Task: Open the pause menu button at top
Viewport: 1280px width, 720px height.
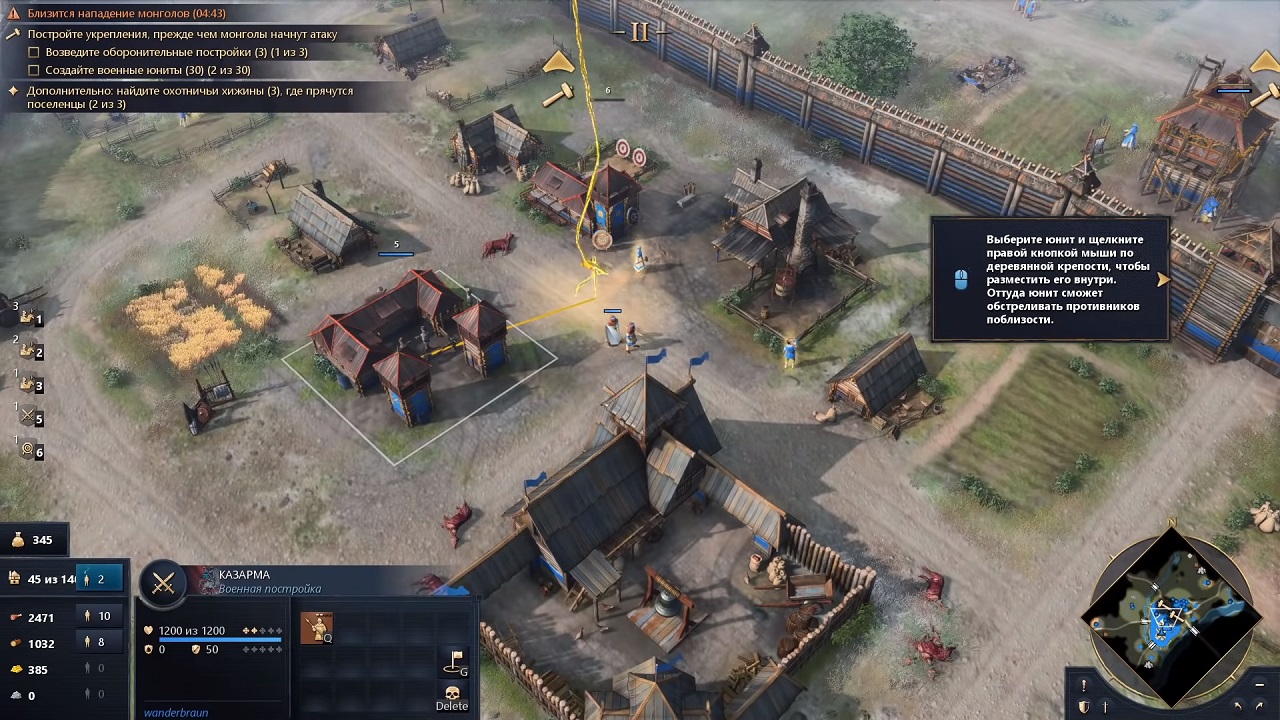Action: [x=639, y=31]
